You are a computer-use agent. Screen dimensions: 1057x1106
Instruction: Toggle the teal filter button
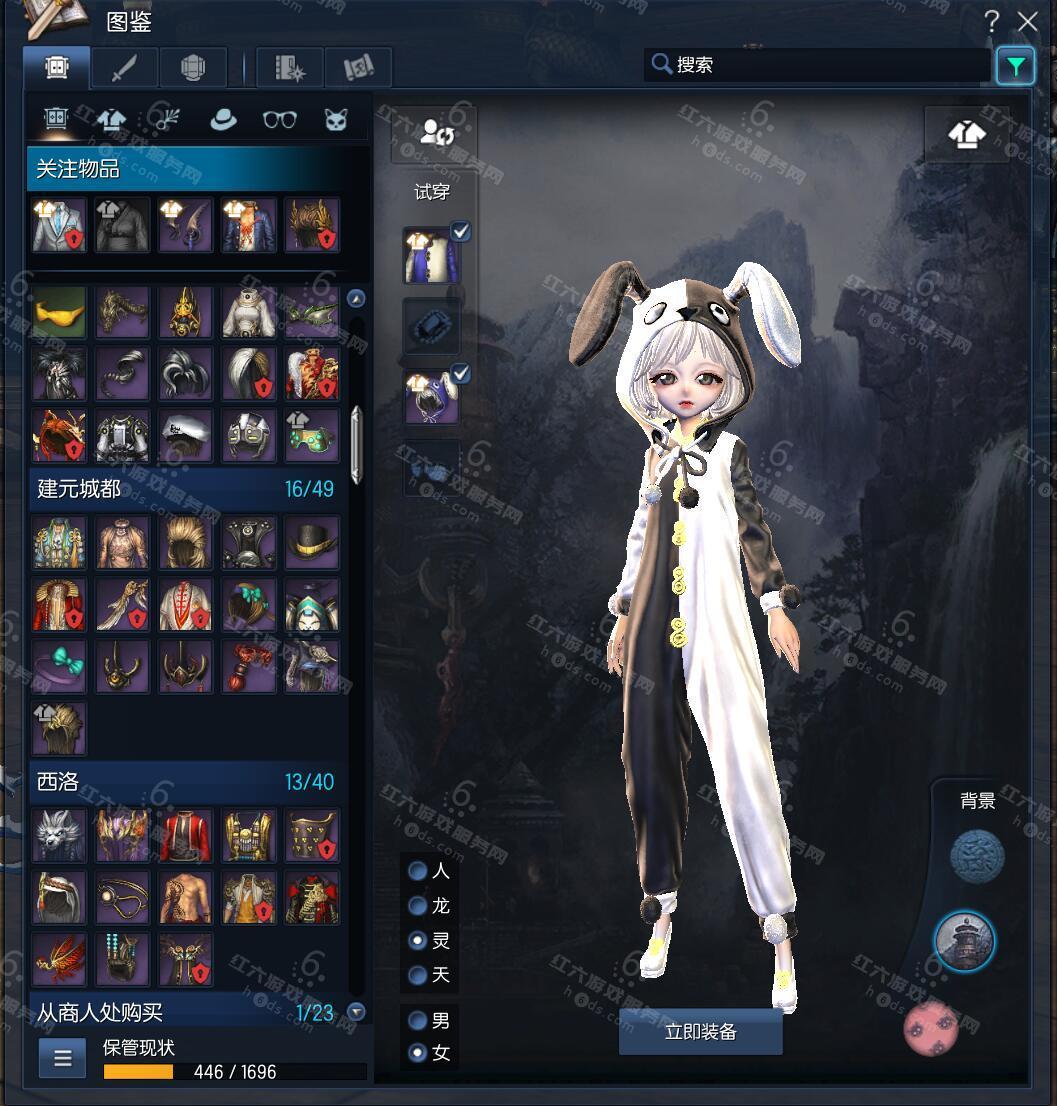tap(1015, 67)
